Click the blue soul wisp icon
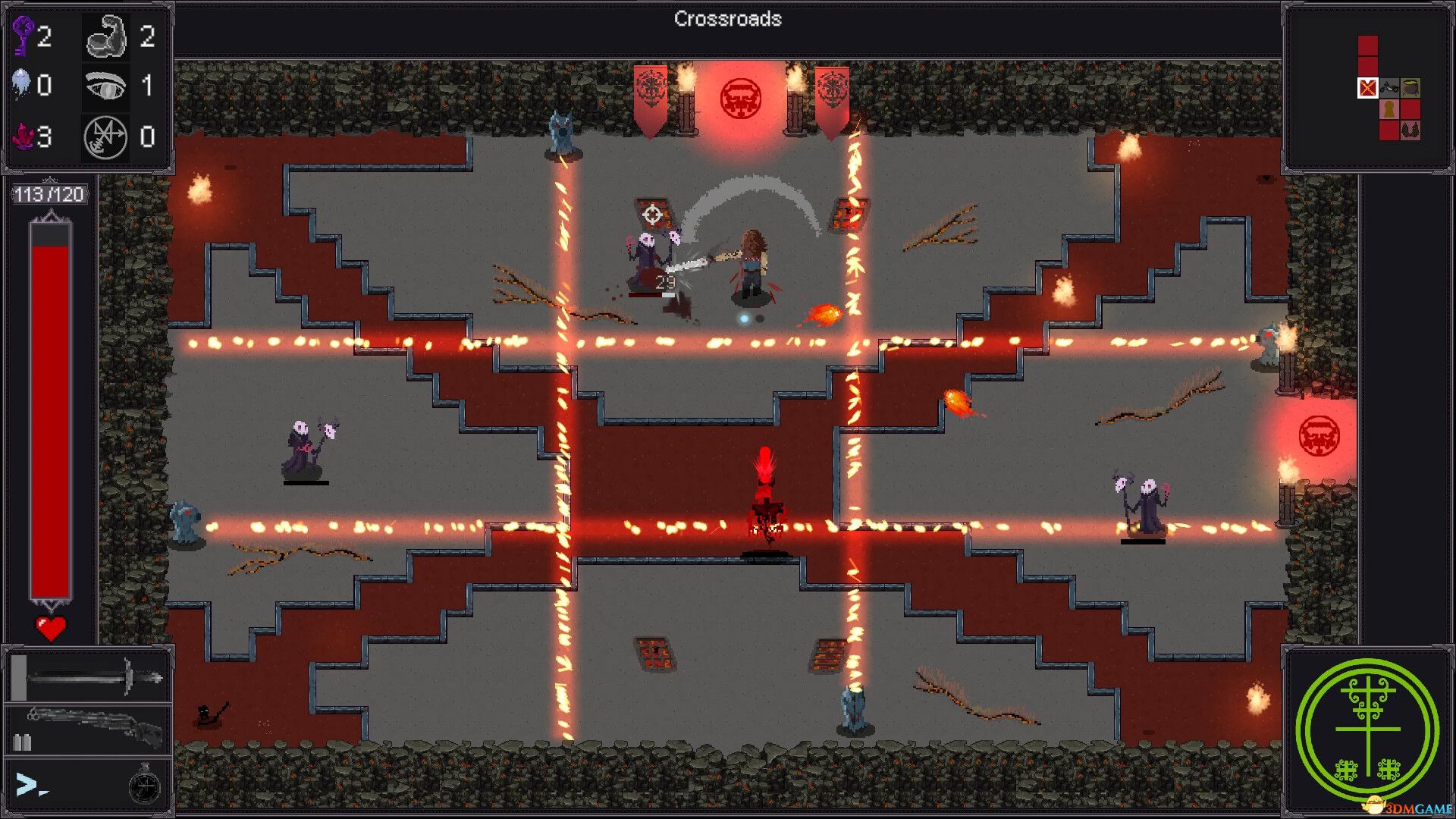1456x819 pixels. [21, 84]
